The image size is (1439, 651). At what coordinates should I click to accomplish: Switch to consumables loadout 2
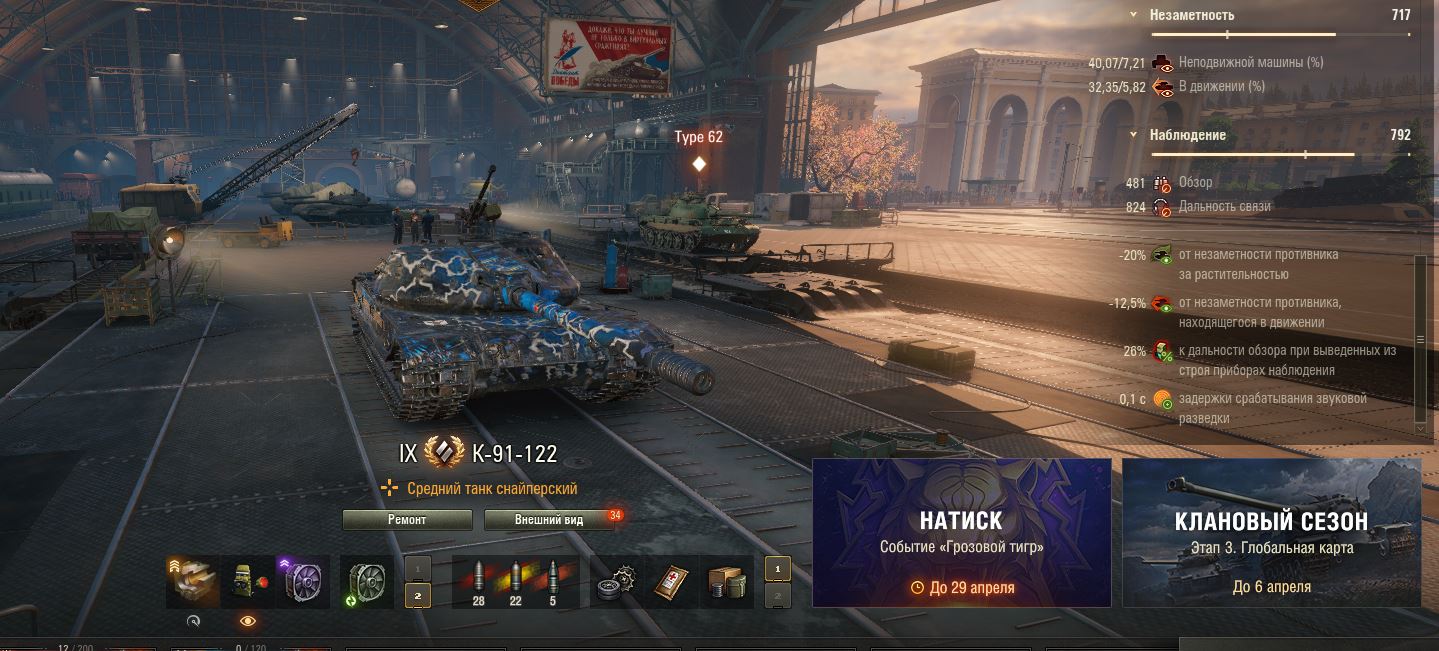777,596
